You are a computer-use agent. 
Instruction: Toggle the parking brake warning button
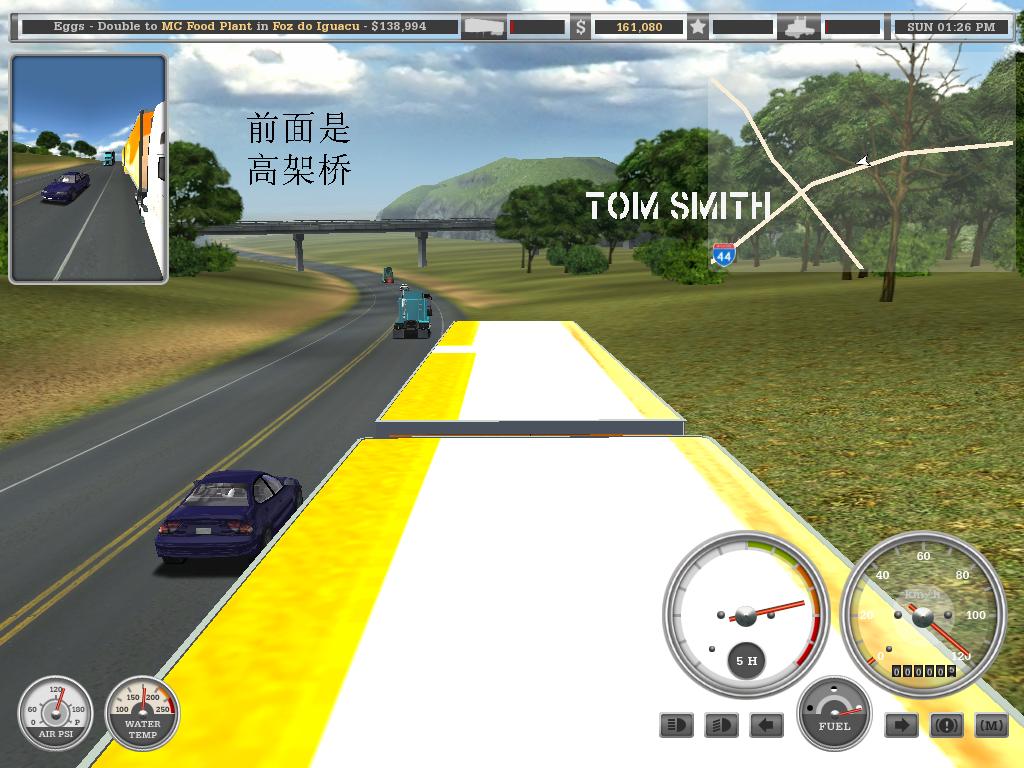[x=946, y=725]
